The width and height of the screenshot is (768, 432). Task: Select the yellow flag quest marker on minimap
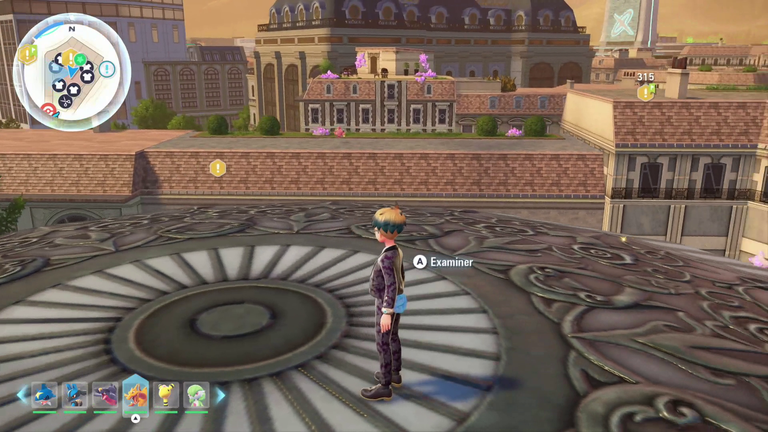click(28, 54)
